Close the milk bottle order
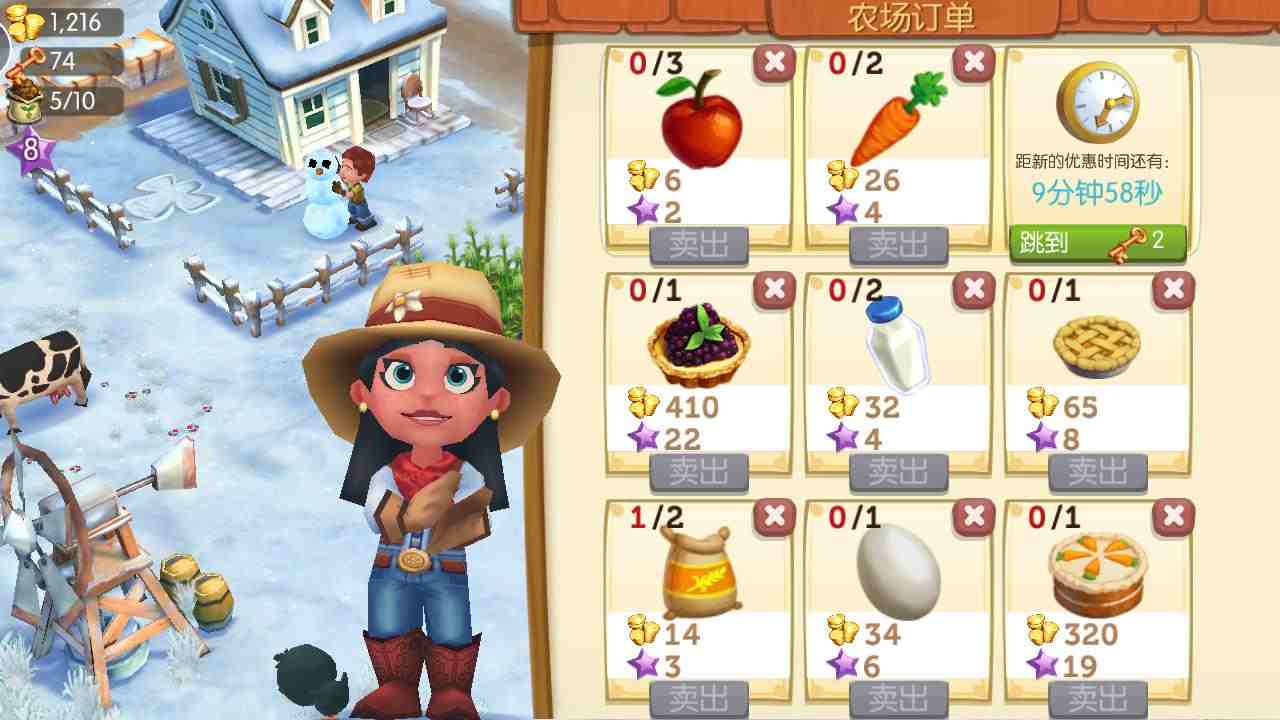Screen dimensions: 1280x720 (973, 290)
